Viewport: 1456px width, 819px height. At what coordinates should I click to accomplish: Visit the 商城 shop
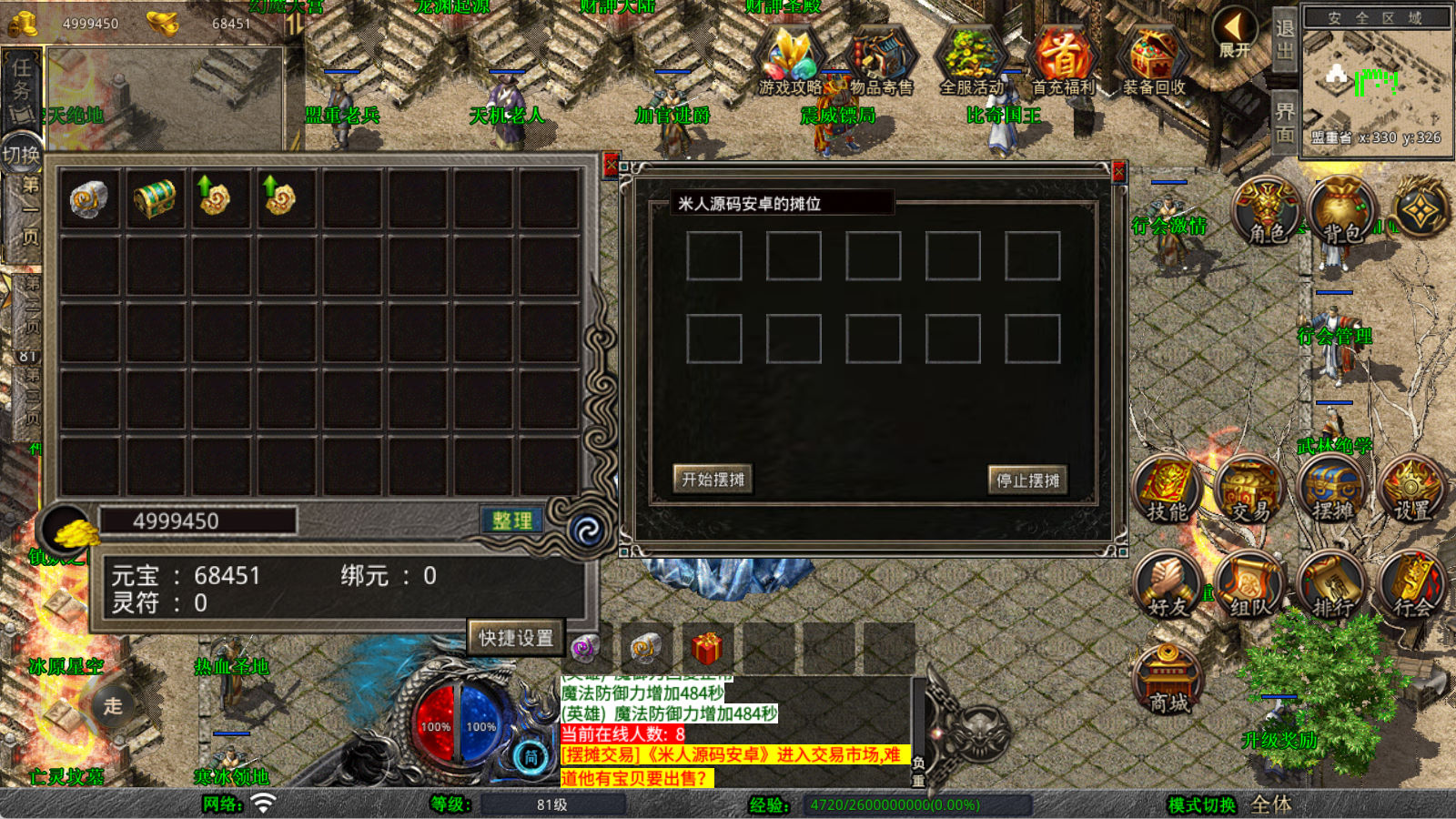pyautogui.click(x=1168, y=681)
